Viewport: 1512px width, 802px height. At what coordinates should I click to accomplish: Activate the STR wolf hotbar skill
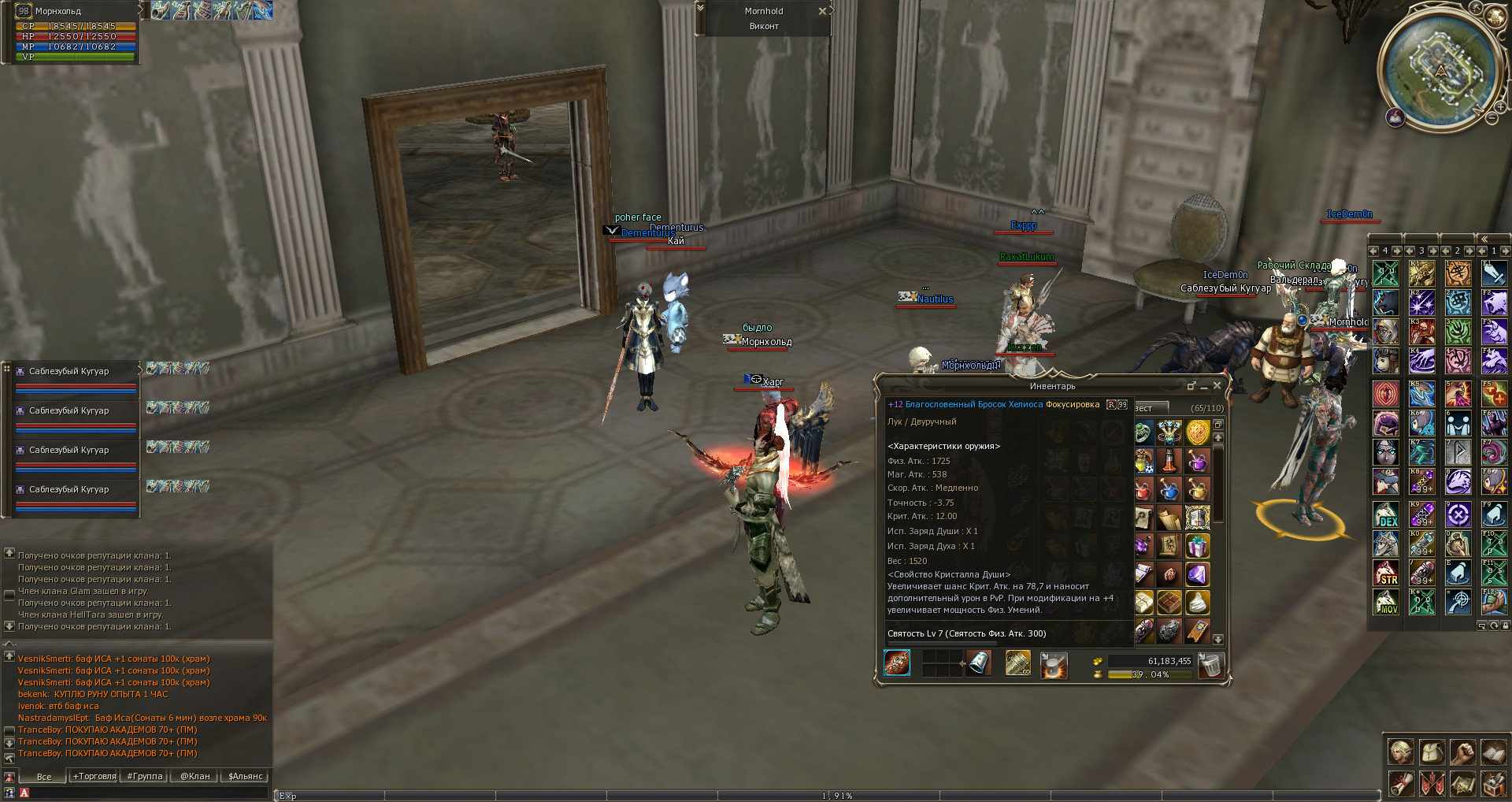(1386, 573)
